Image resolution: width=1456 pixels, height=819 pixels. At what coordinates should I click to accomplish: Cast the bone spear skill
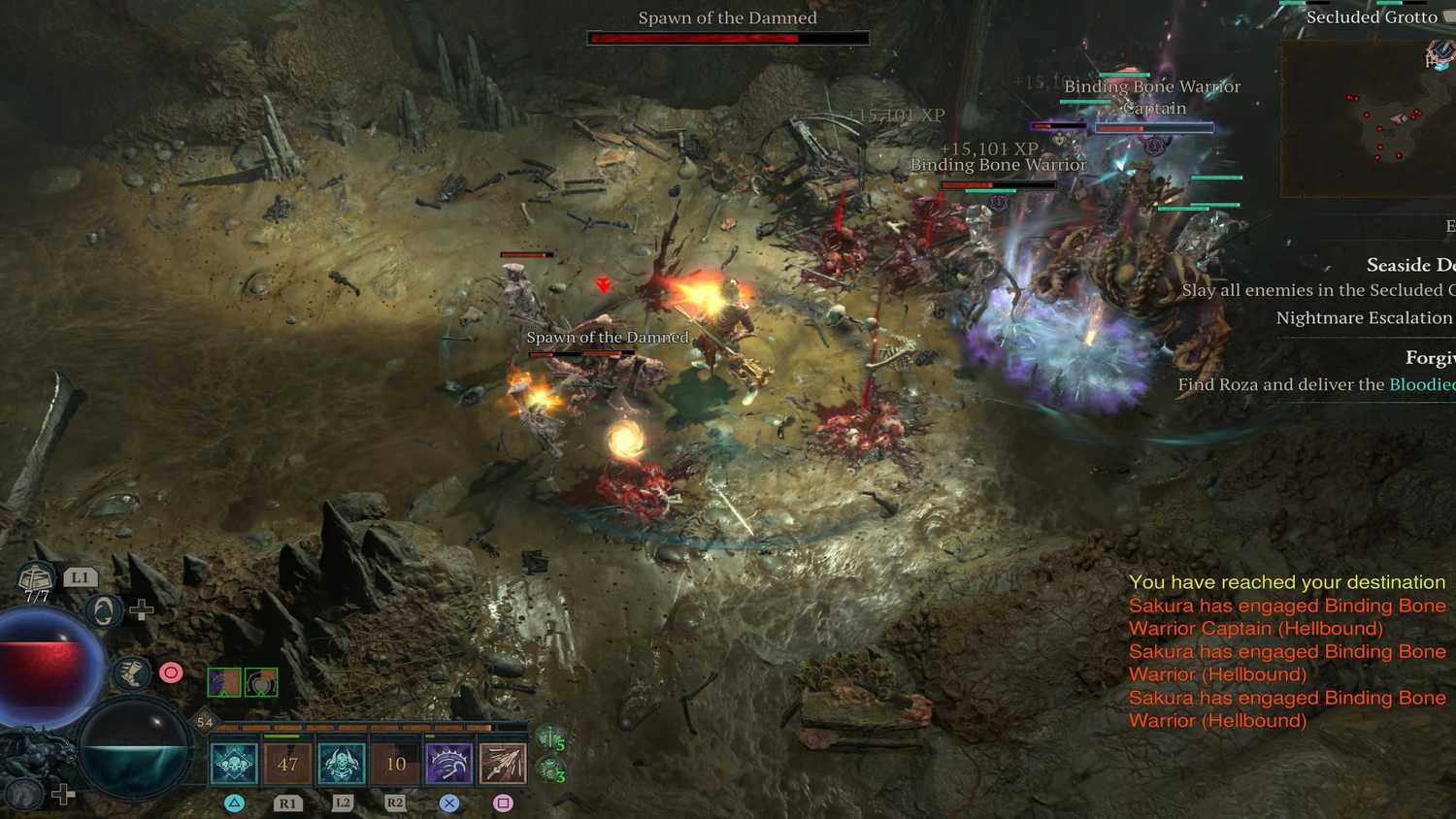pyautogui.click(x=503, y=764)
